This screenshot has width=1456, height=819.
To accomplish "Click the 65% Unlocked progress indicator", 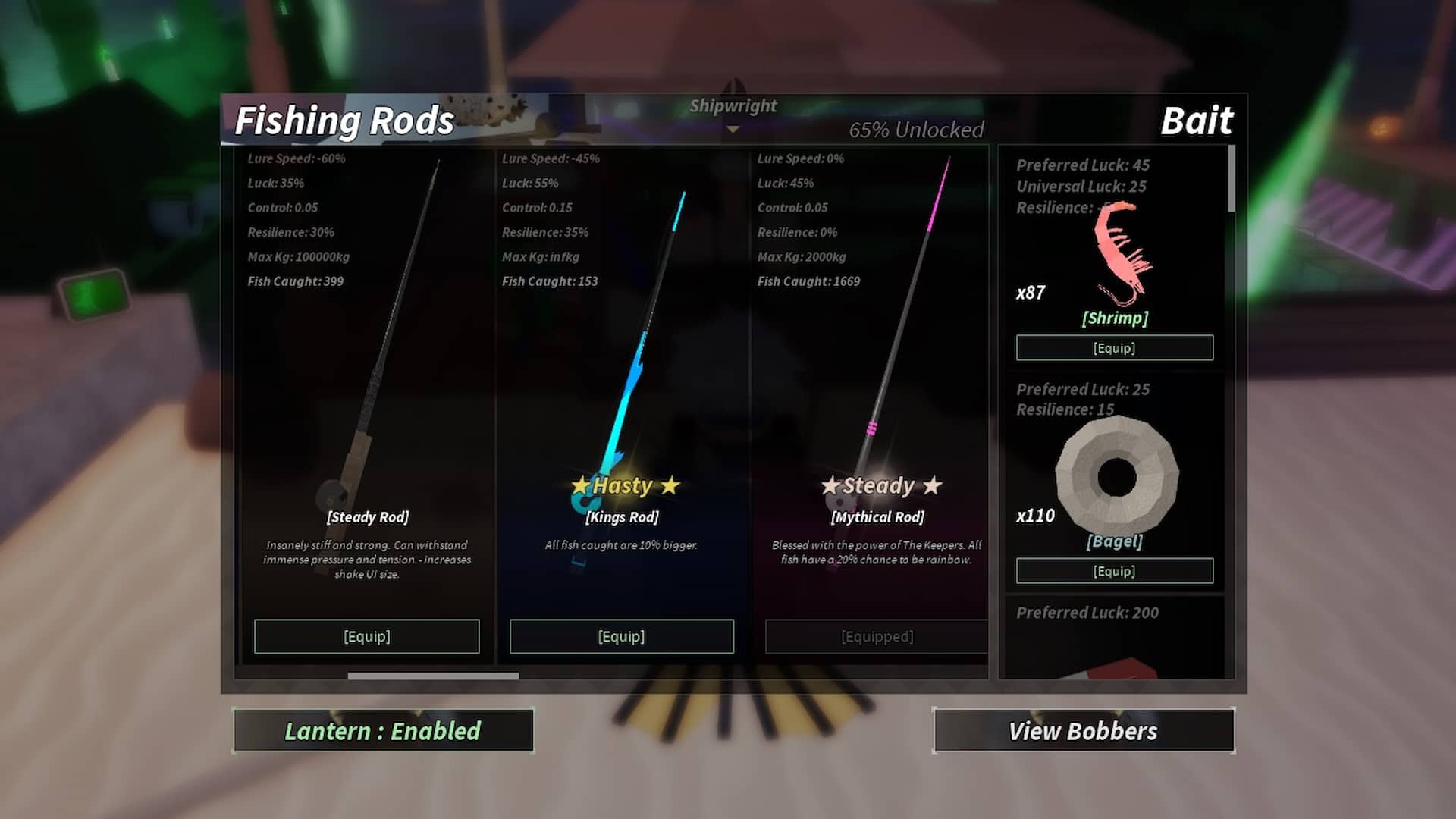I will point(917,130).
